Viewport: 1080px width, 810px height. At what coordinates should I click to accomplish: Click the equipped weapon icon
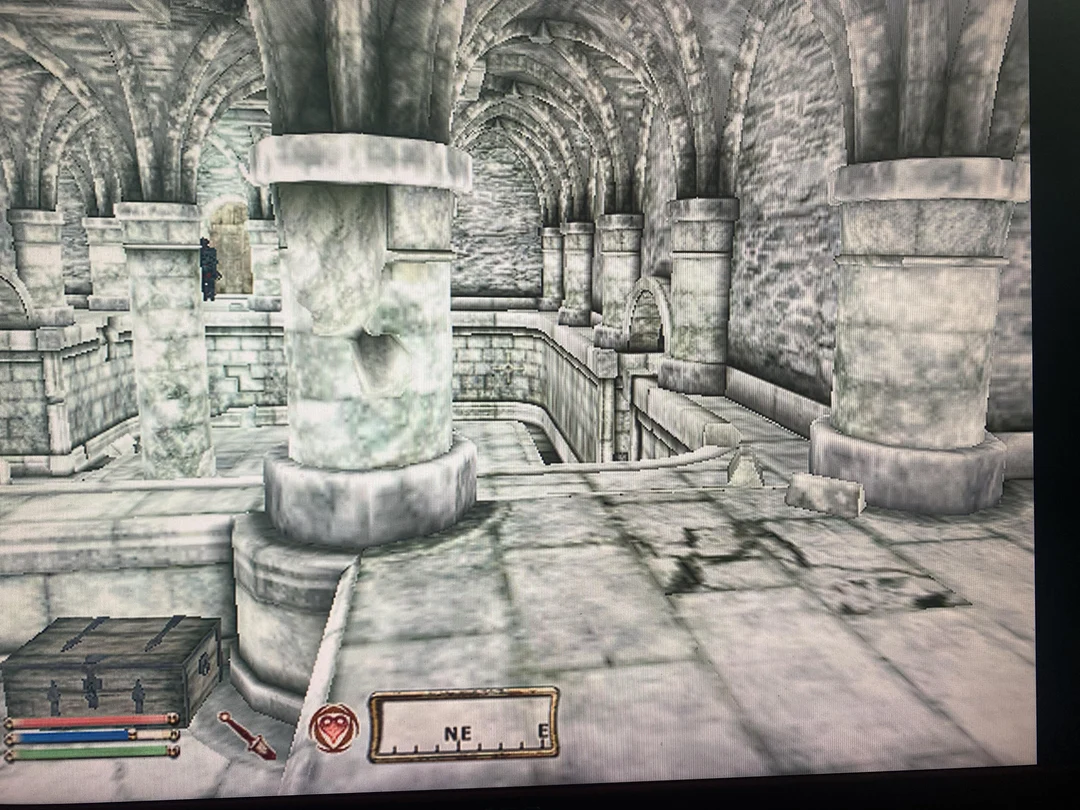point(247,735)
